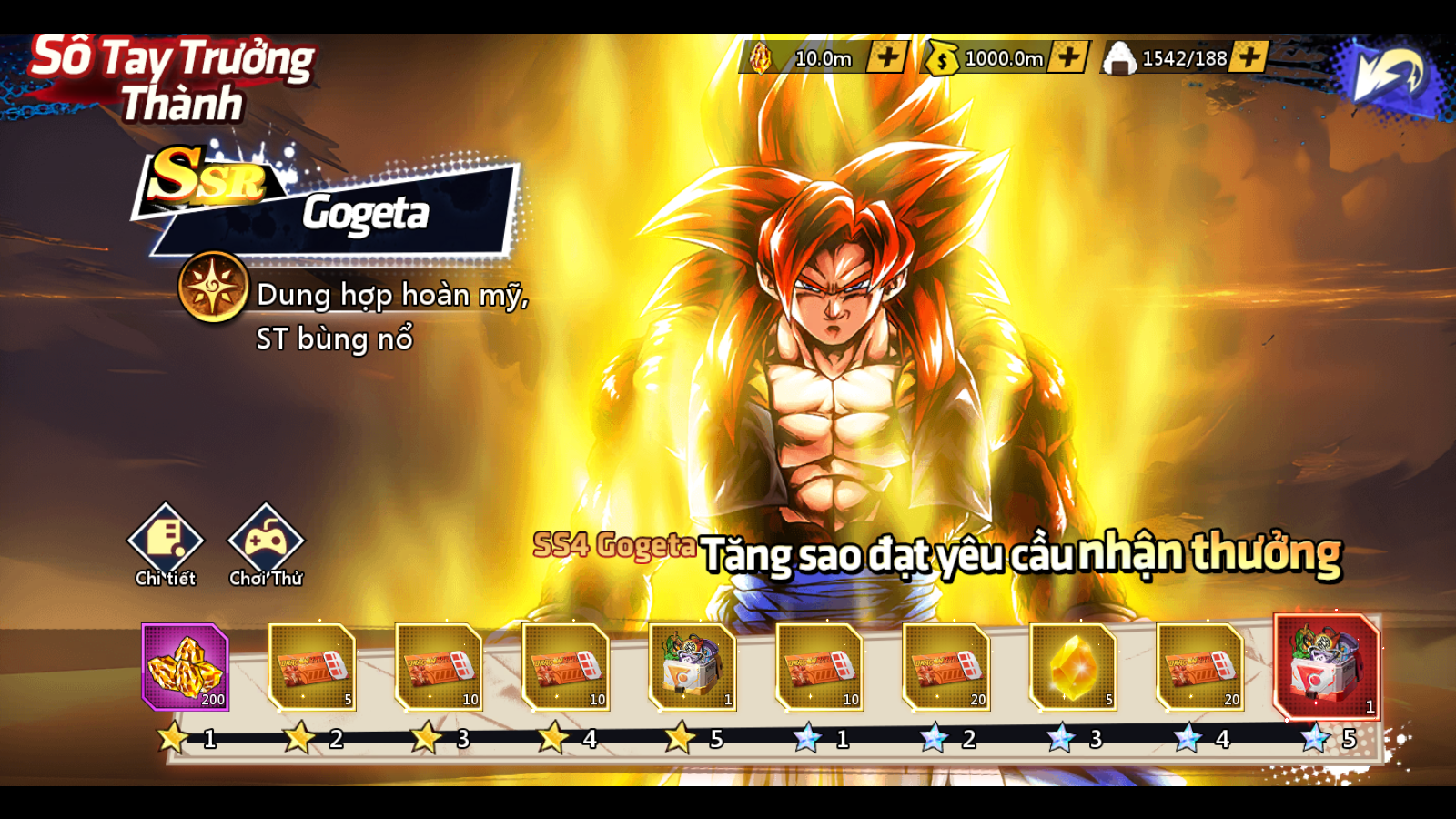Go back with the arrow button
1456x819 pixels.
click(x=1386, y=75)
